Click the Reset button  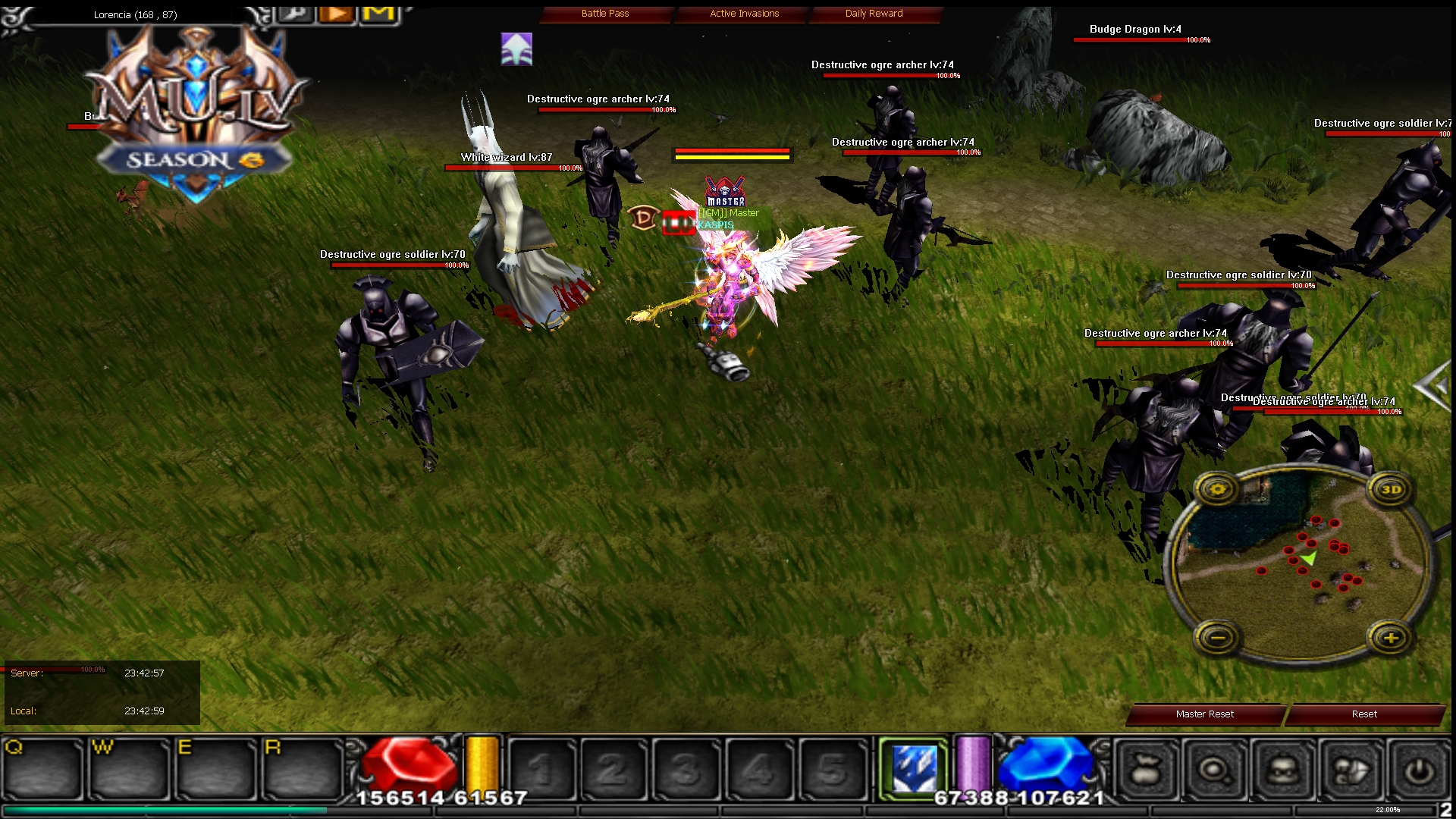[1363, 714]
